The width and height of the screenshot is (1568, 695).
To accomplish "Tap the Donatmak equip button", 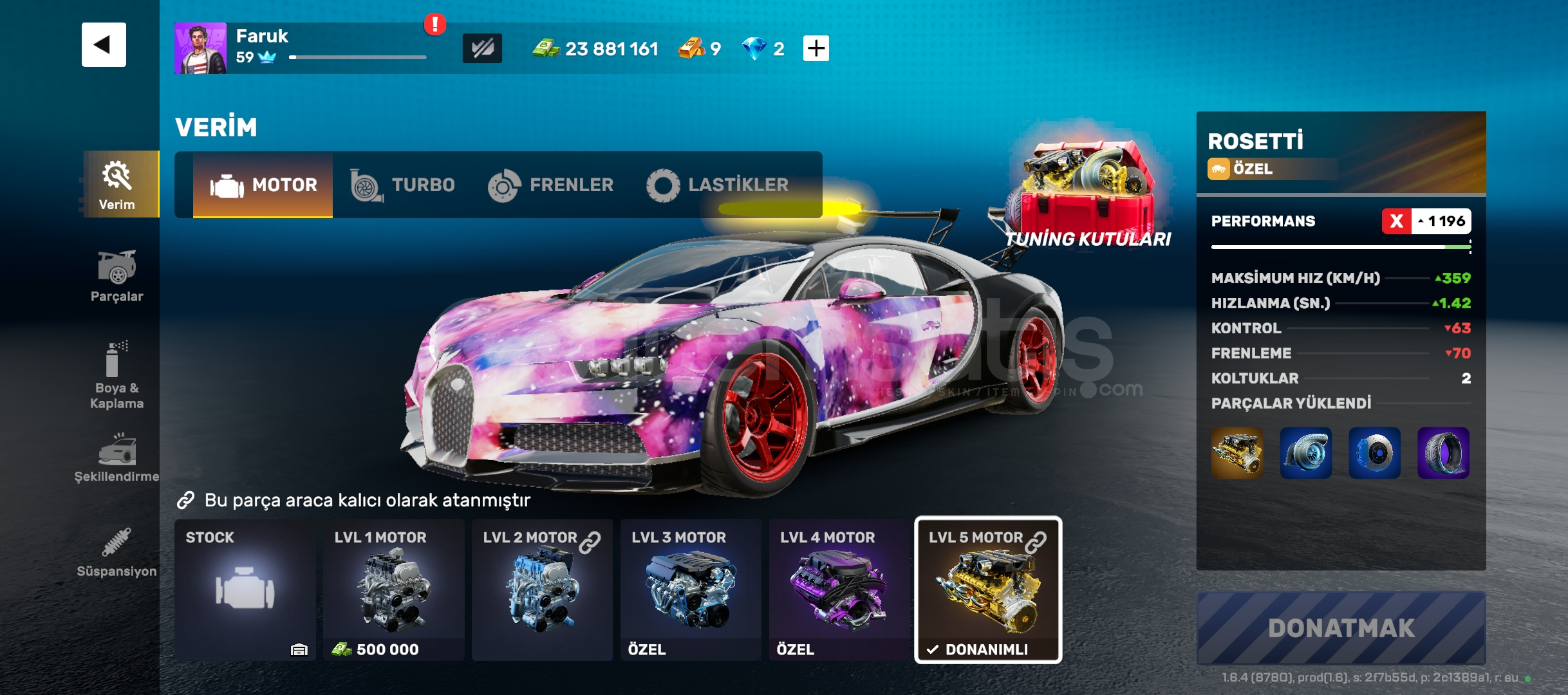I will tap(1341, 628).
